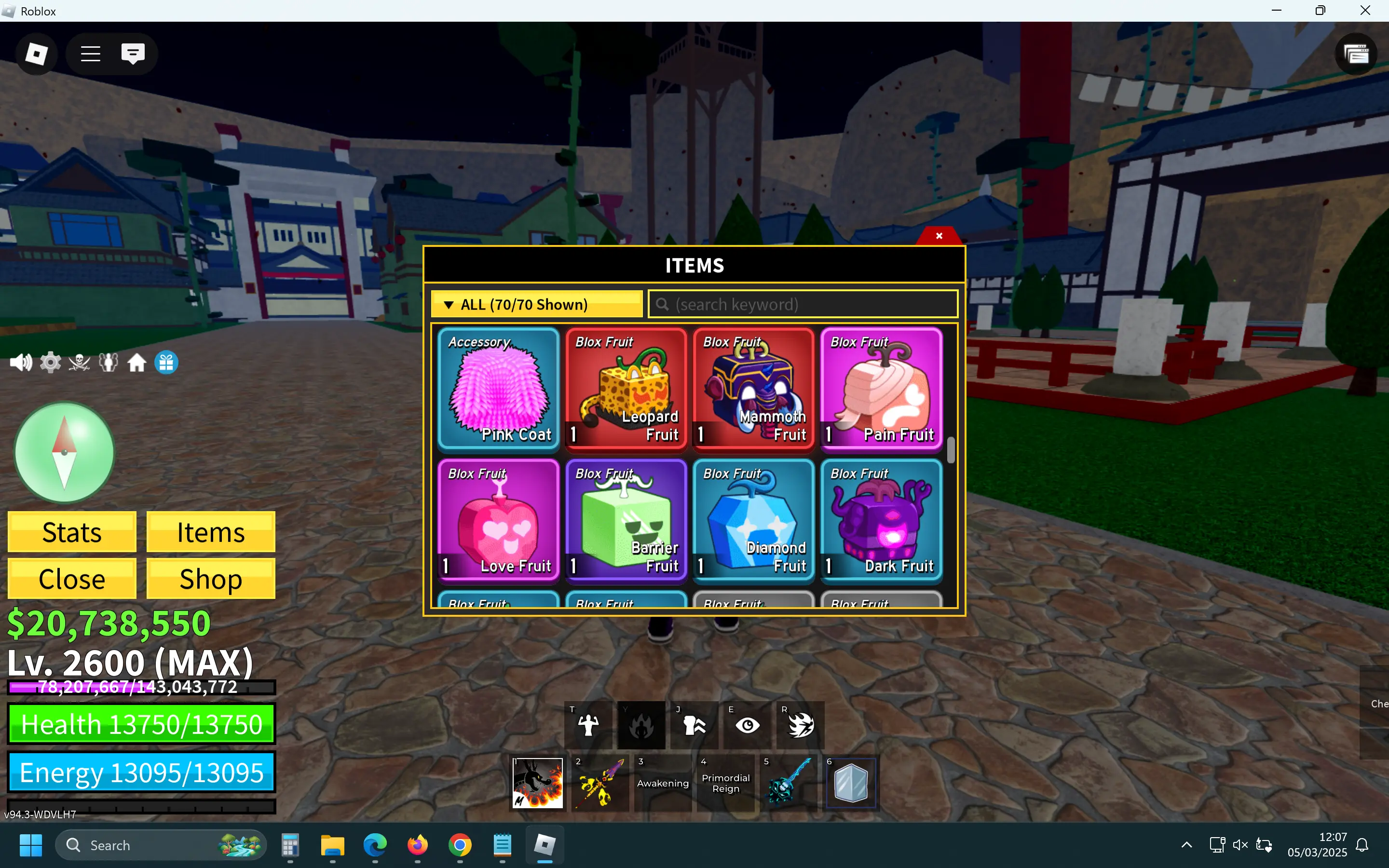Mute the game audio speaker icon

[21, 362]
